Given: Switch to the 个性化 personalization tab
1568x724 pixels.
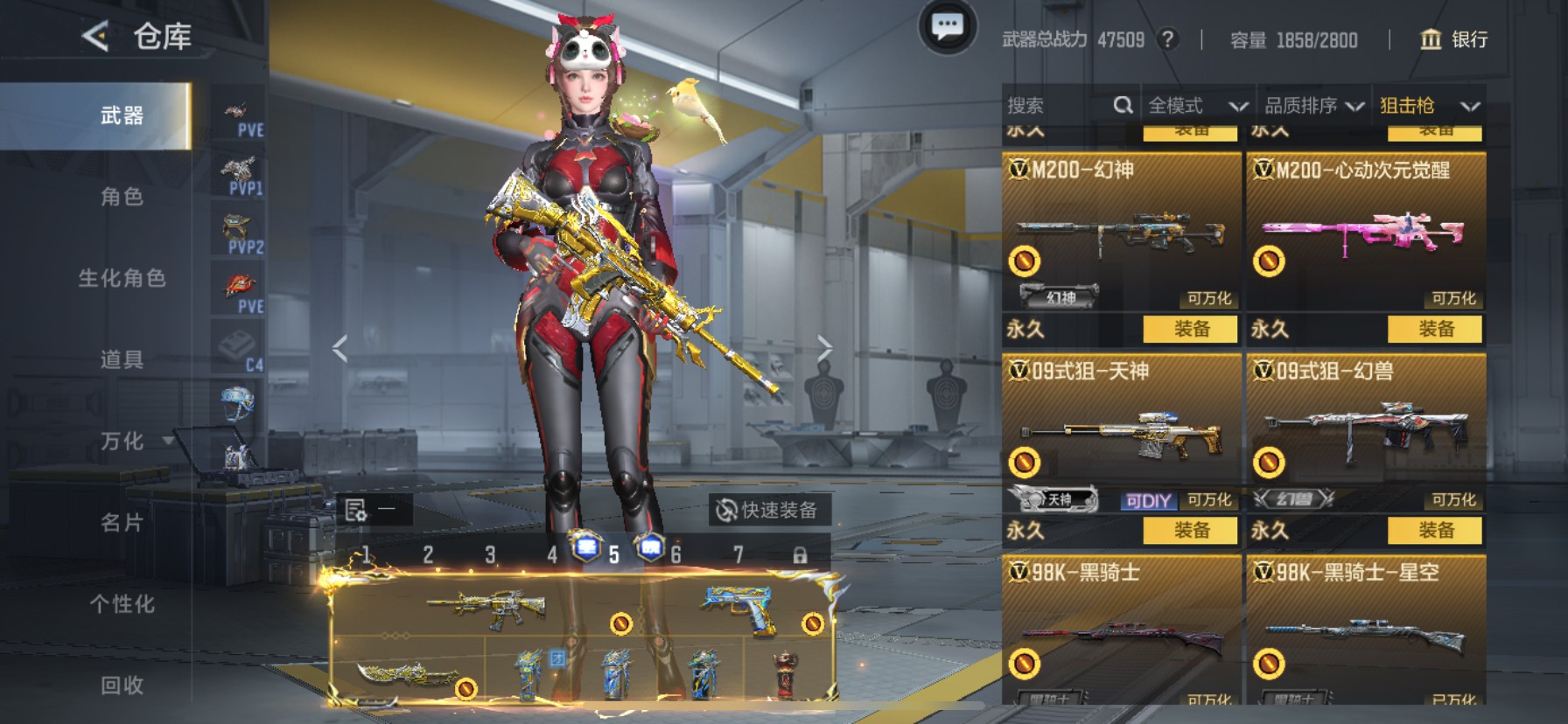Looking at the screenshot, I should 122,604.
